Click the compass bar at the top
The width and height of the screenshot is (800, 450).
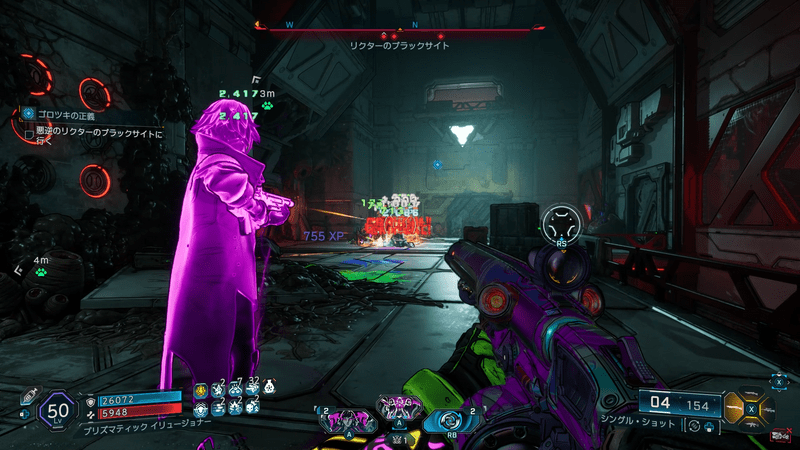pyautogui.click(x=400, y=28)
